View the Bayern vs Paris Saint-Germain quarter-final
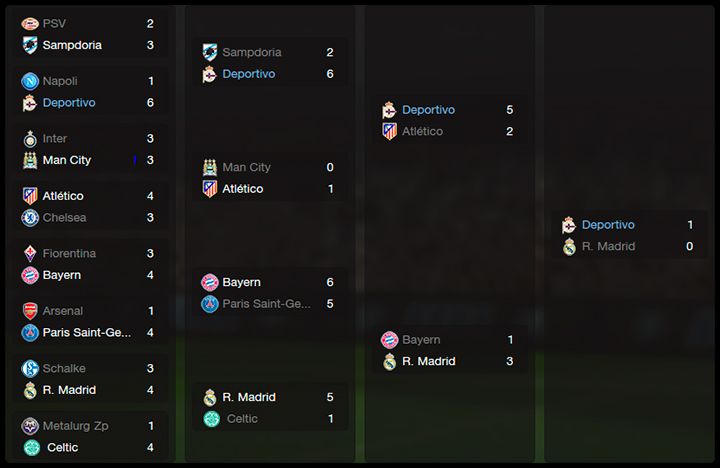Viewport: 720px width, 468px height. click(268, 293)
